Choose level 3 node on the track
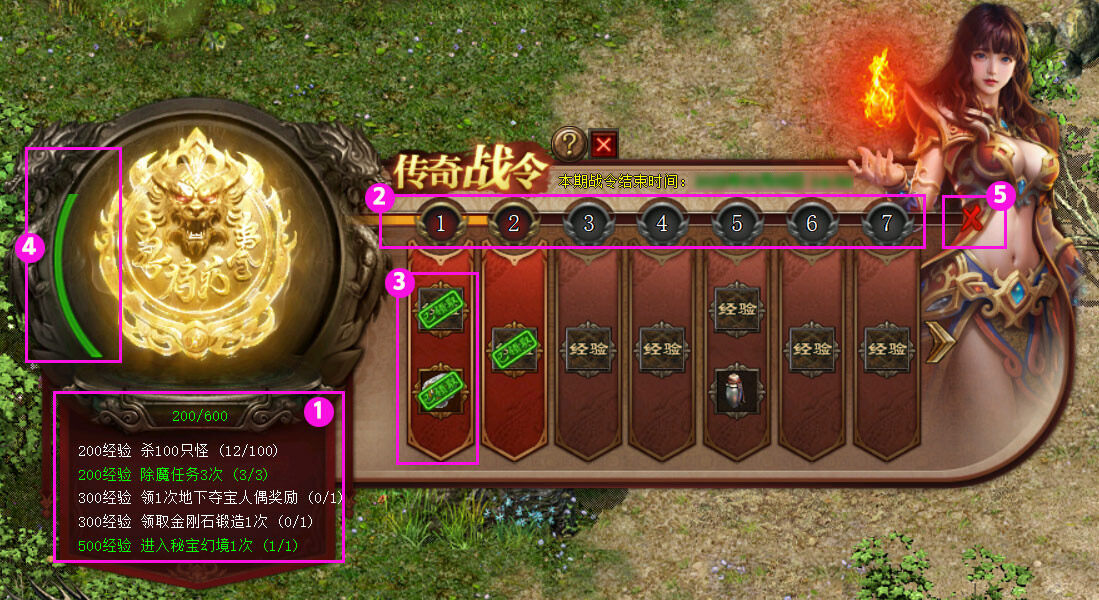Image resolution: width=1099 pixels, height=600 pixels. click(x=588, y=223)
